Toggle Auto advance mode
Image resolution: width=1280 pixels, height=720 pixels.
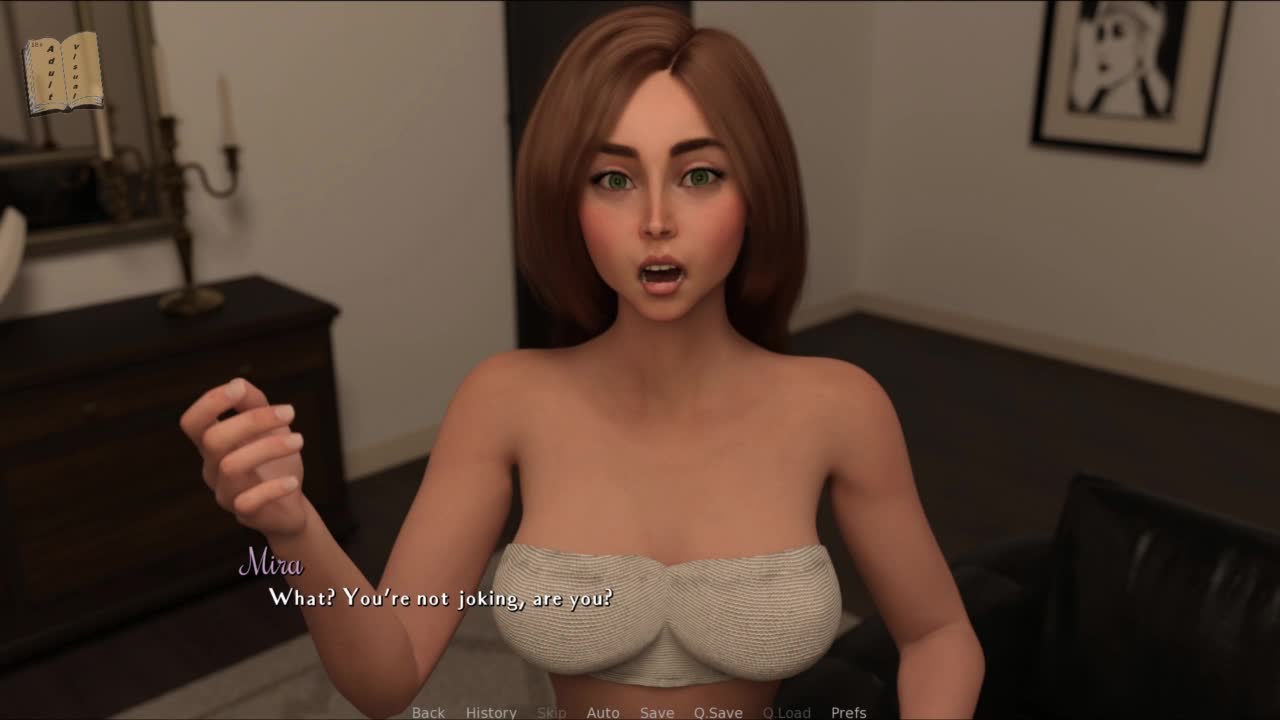click(603, 712)
